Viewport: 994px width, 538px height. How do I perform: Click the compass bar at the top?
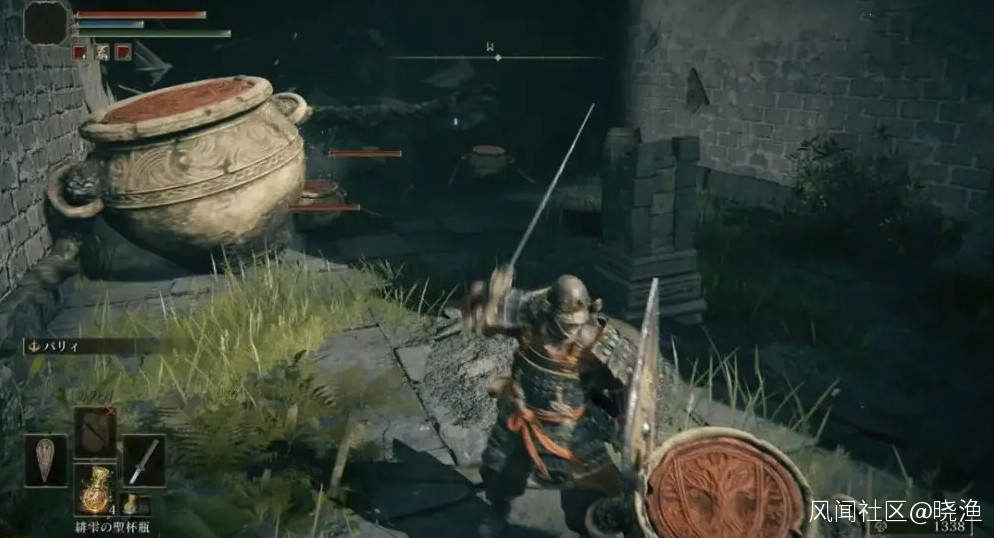pos(497,57)
